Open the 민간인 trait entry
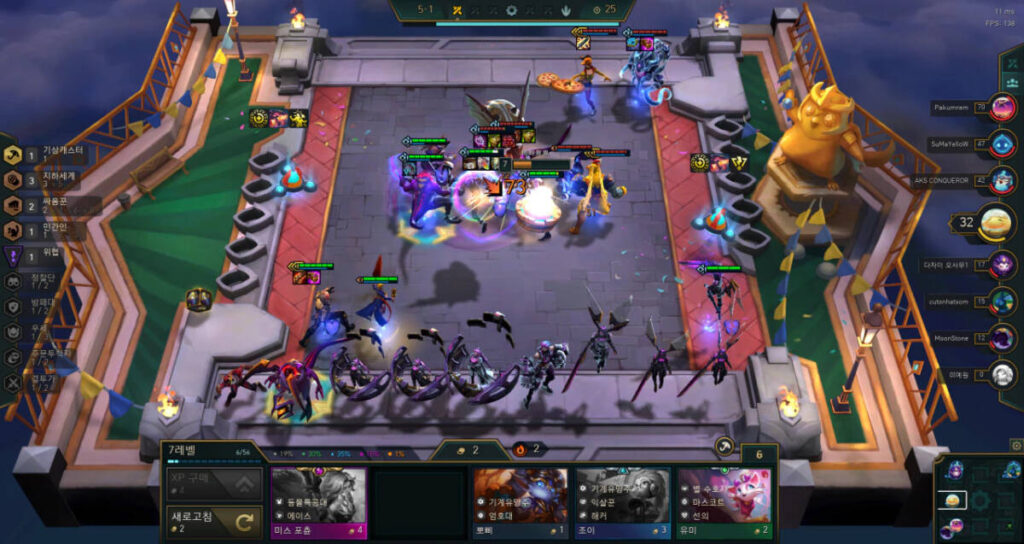Image resolution: width=1024 pixels, height=544 pixels. [50, 230]
